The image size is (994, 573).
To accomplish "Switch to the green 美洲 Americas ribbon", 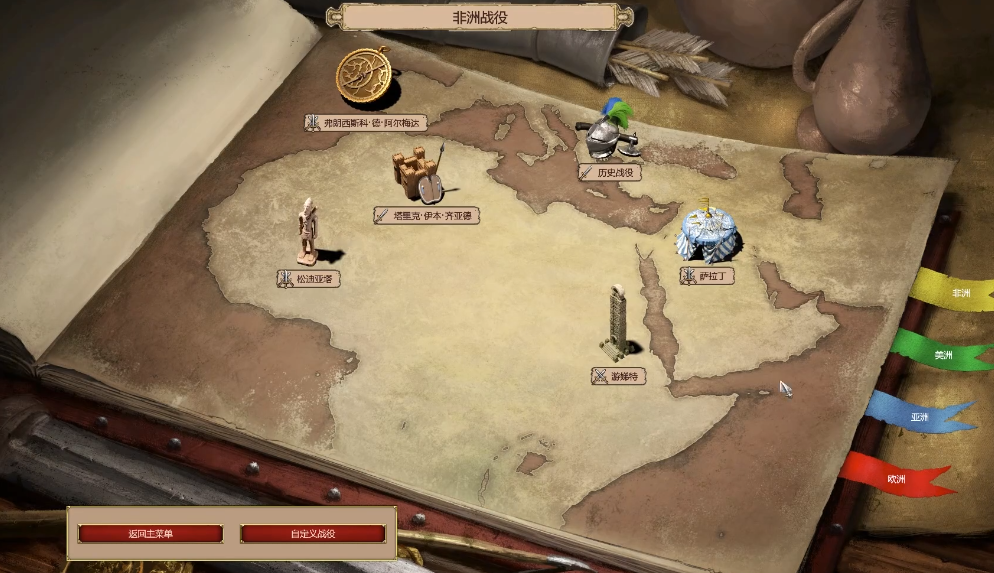I will 942,355.
